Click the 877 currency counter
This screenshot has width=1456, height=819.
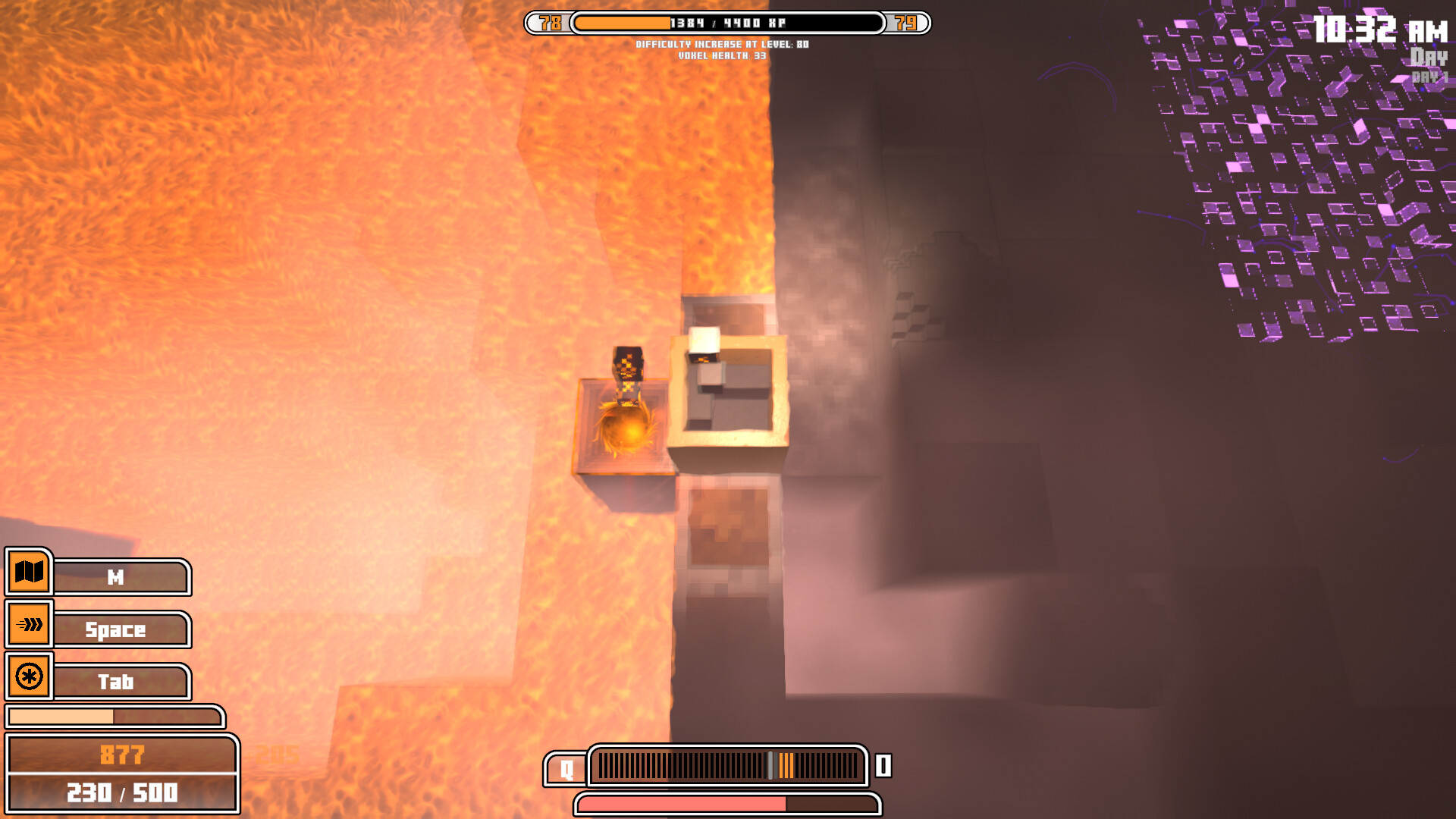(123, 753)
